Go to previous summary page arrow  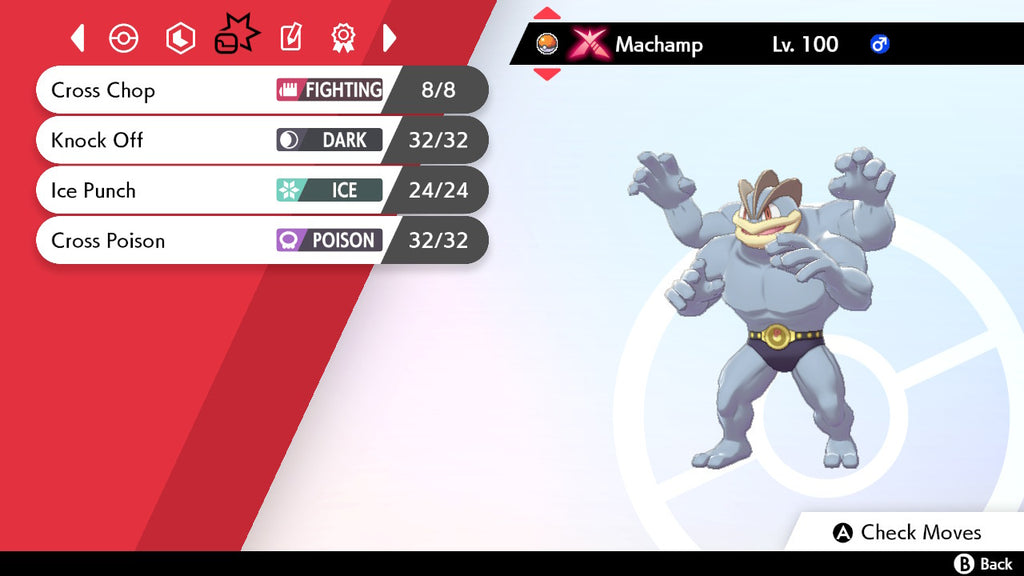(x=78, y=39)
